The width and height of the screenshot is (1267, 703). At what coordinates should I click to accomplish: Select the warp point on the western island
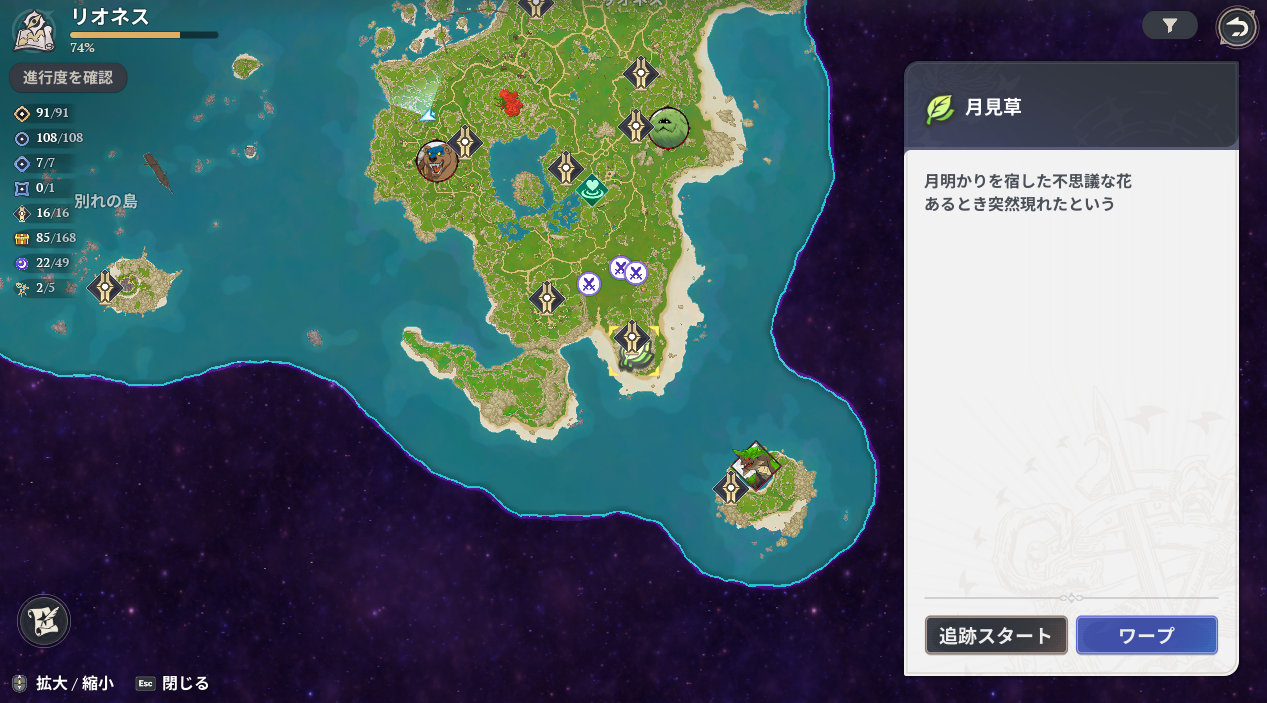click(x=105, y=288)
